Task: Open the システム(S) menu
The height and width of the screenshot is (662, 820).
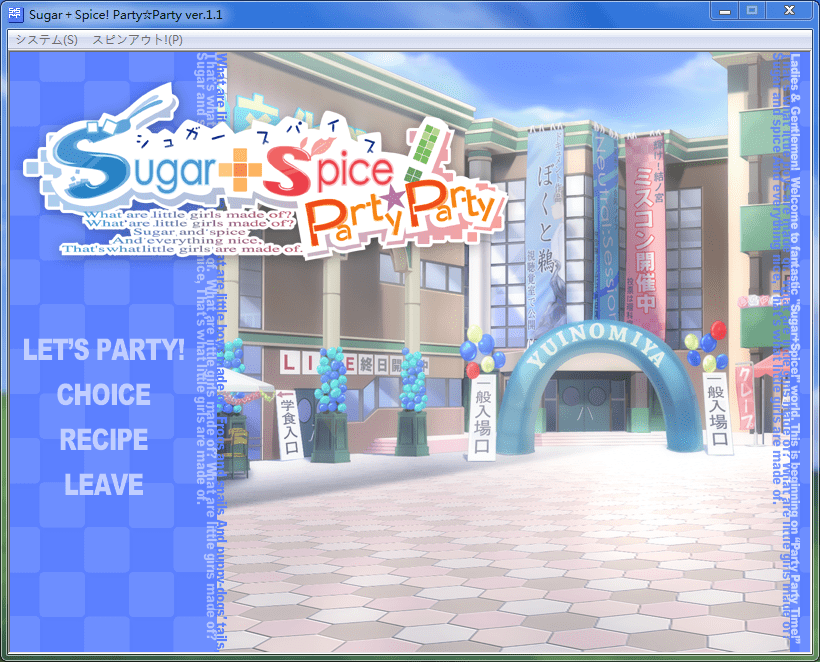Action: [x=46, y=39]
